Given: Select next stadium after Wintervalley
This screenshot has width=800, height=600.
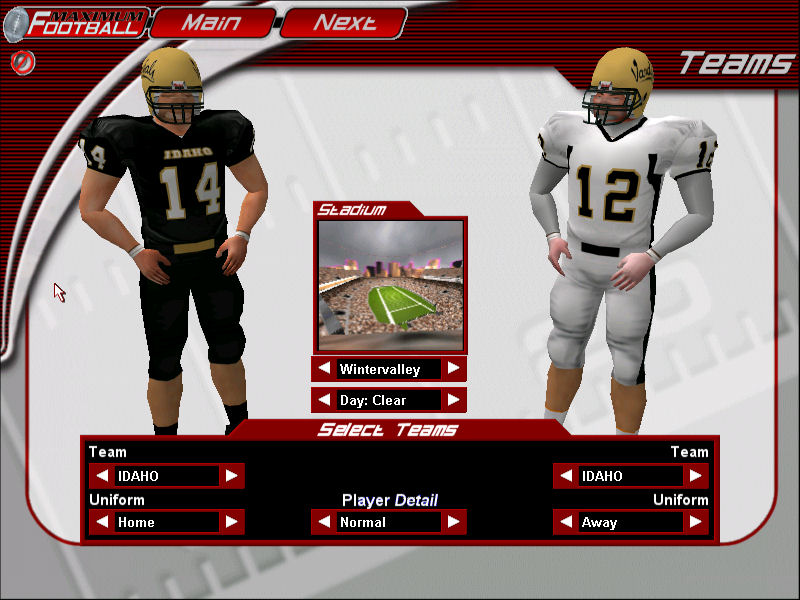Looking at the screenshot, I should [x=454, y=369].
